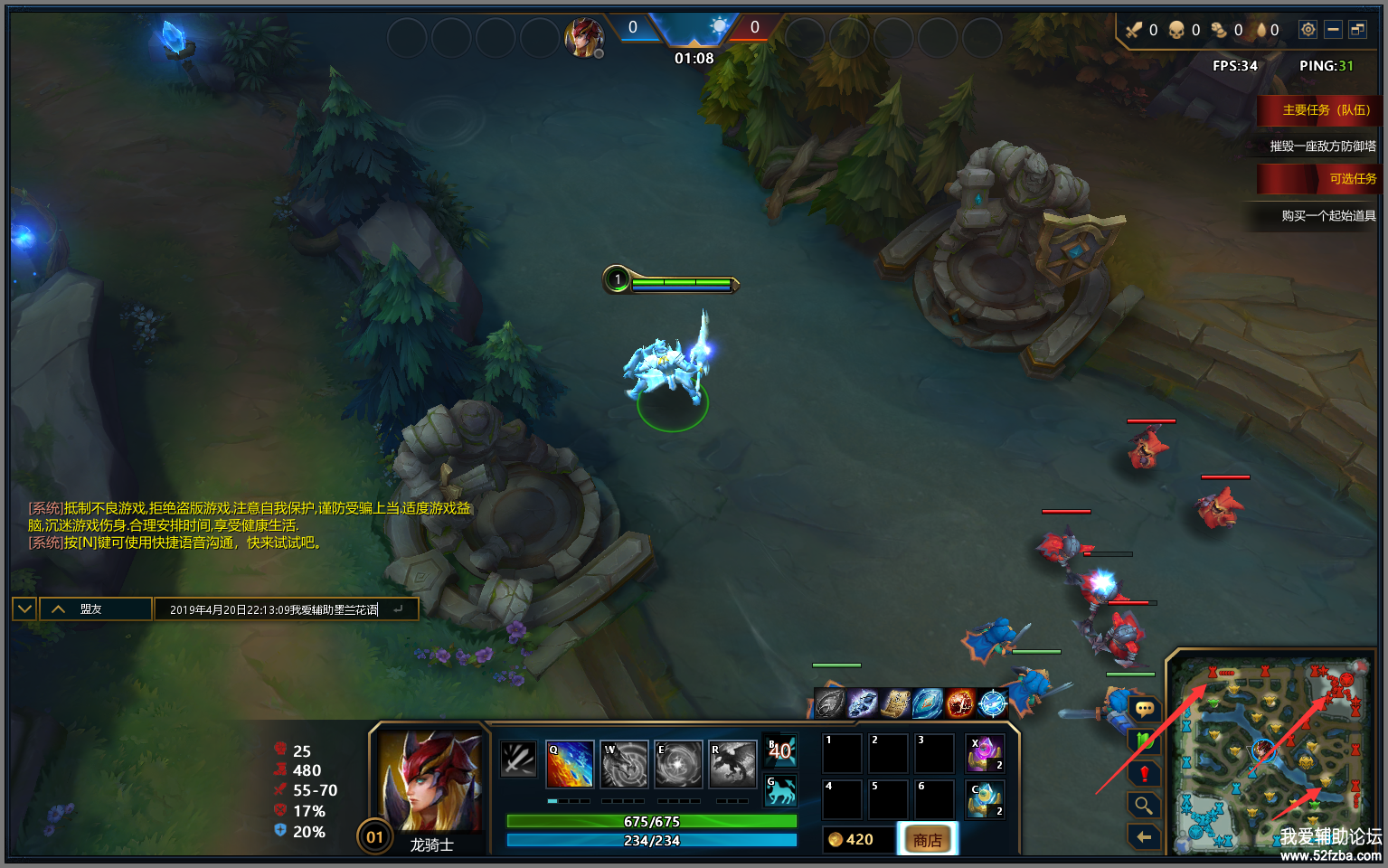1388x868 pixels.
Task: Activate the Q fire-and-ice ability
Action: coord(570,765)
